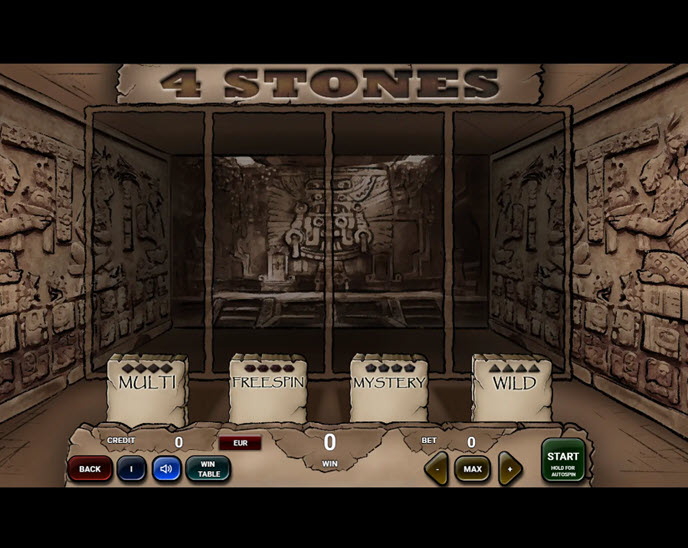Toggle sound with the speaker button

point(166,469)
